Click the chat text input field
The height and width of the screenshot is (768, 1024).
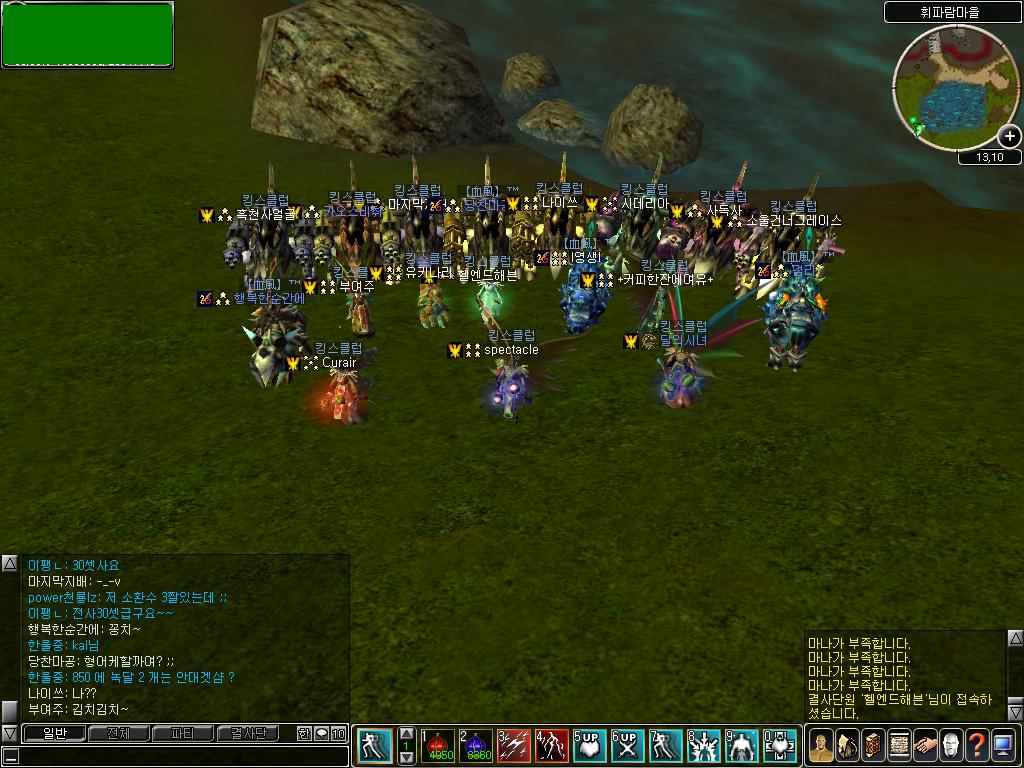pos(180,756)
